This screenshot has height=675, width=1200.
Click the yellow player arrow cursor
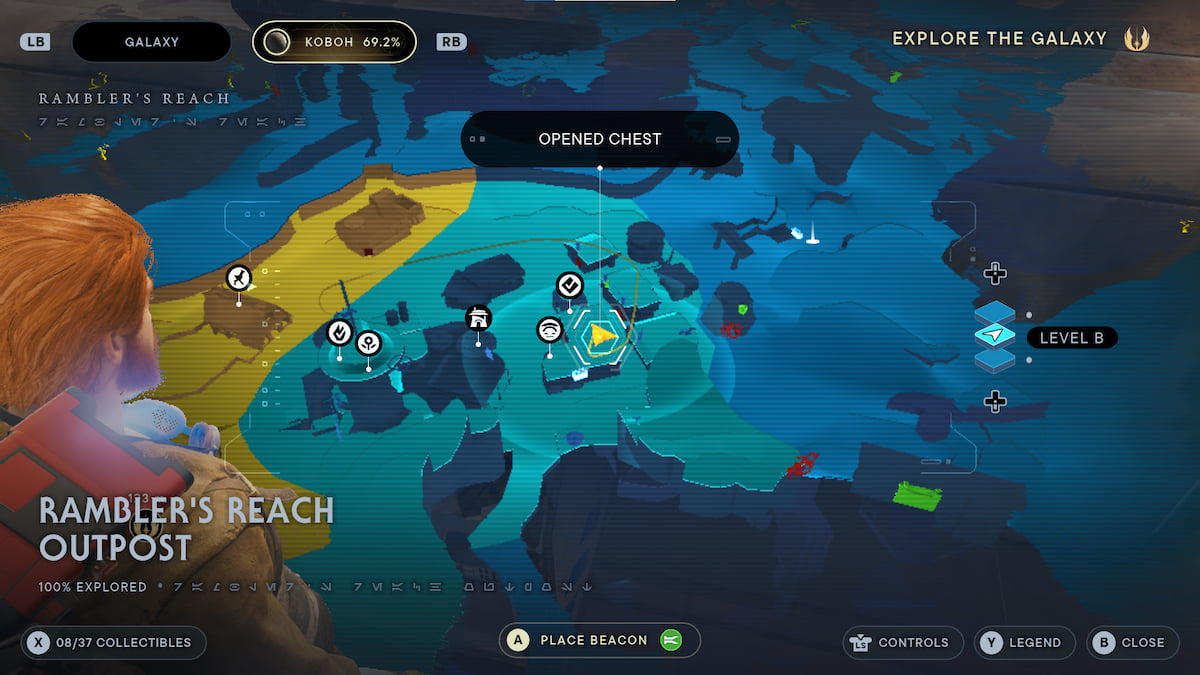tap(601, 337)
